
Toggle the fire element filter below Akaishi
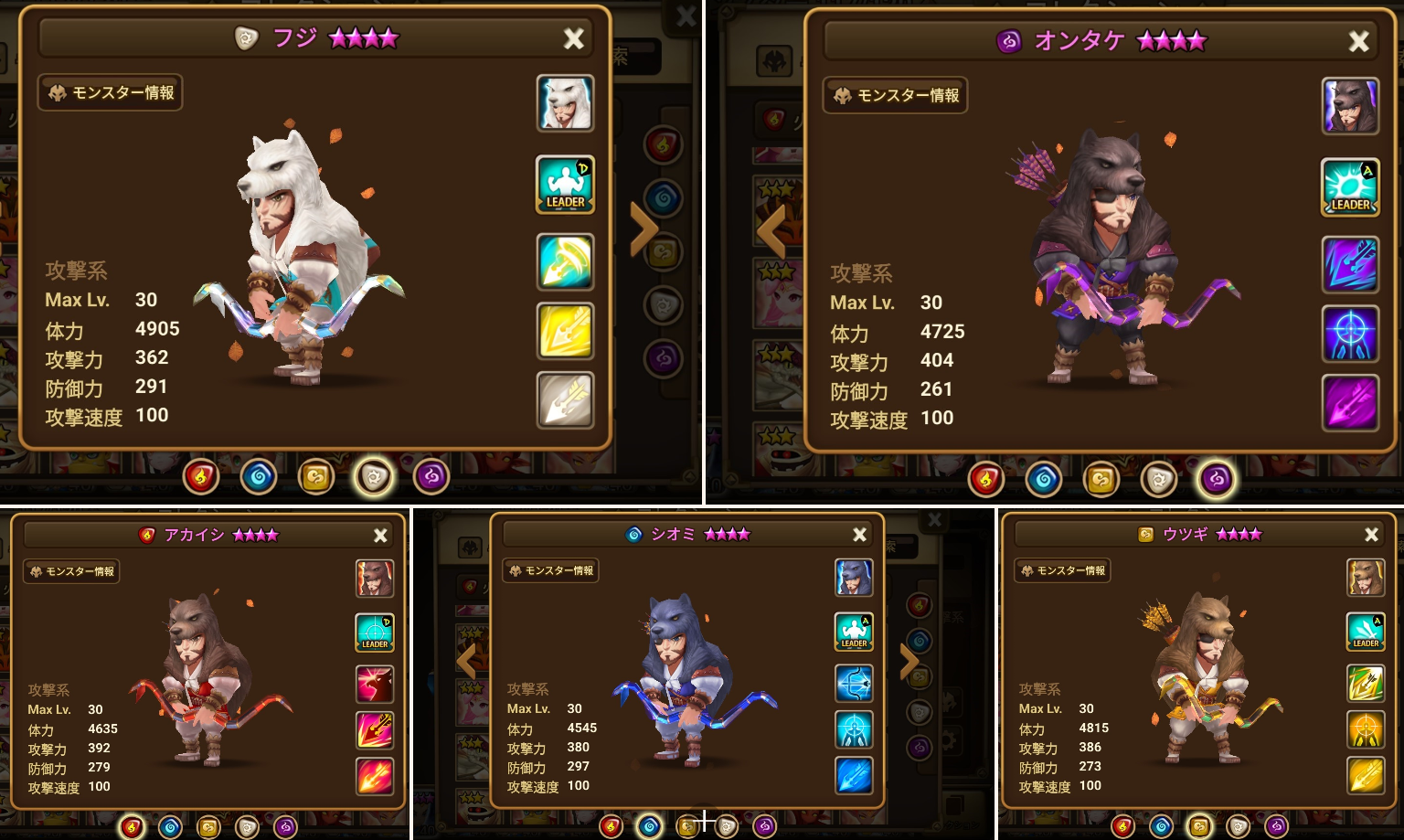click(x=132, y=826)
